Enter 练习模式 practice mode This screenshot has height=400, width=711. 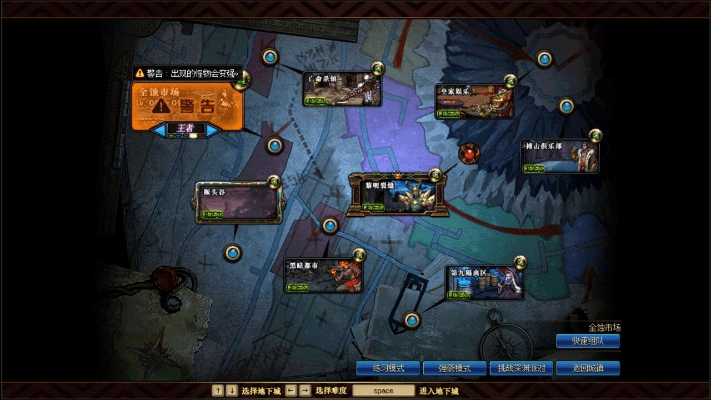click(x=389, y=367)
